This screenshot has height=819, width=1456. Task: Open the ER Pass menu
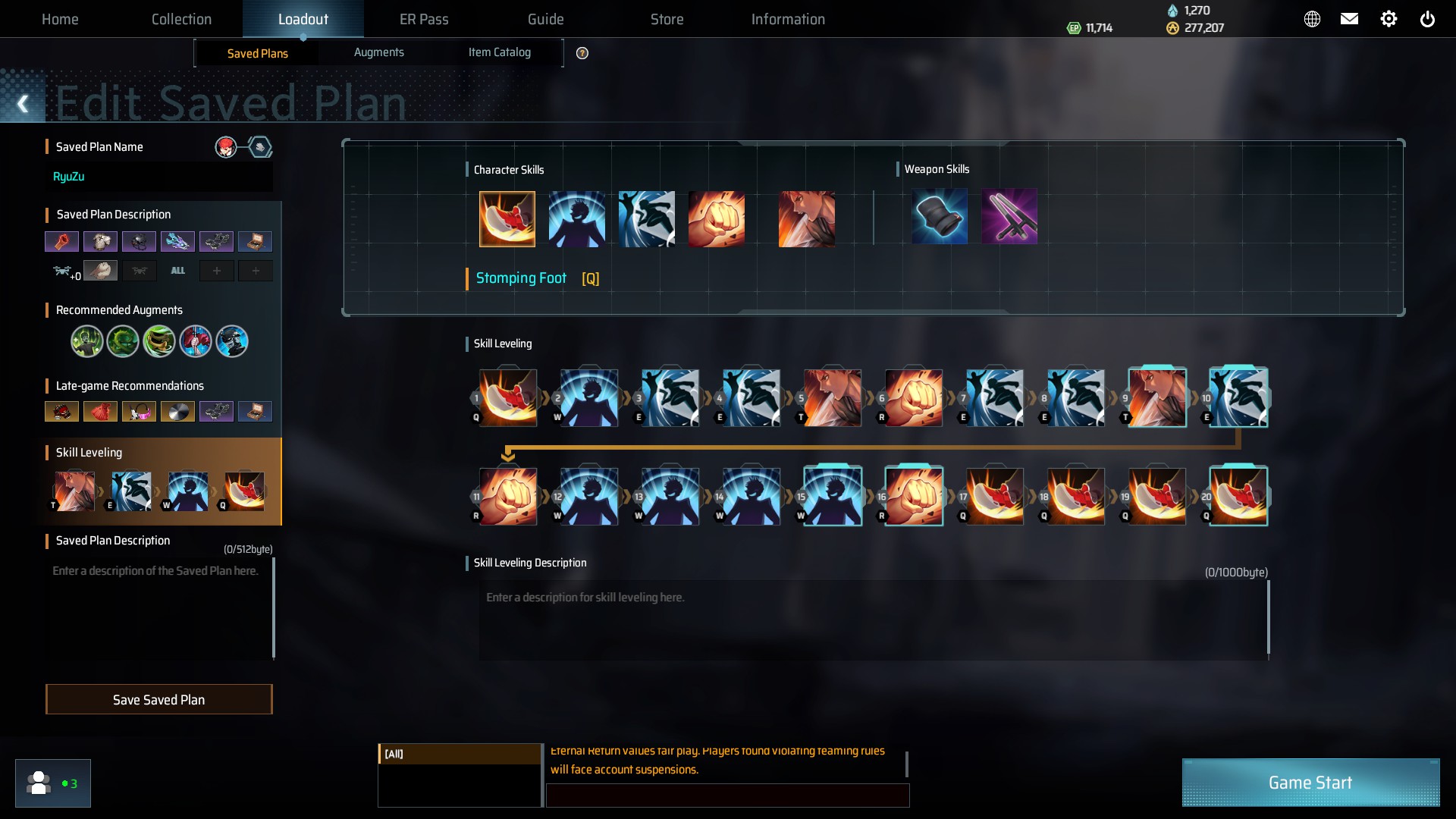pos(424,19)
